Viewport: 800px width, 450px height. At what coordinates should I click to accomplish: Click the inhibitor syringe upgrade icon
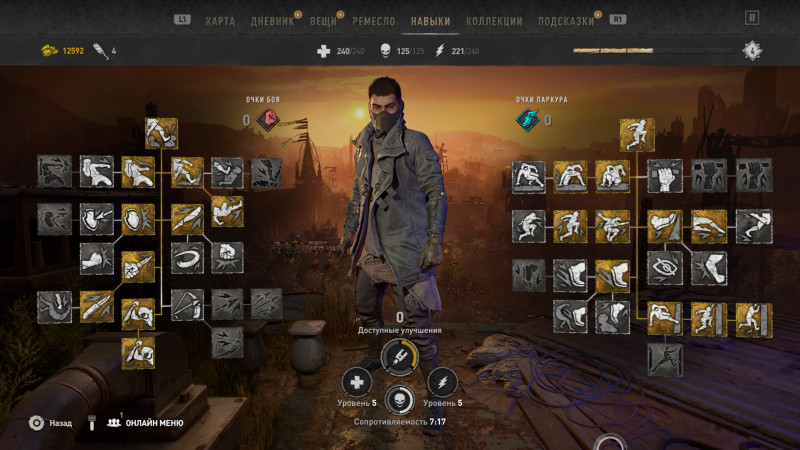tap(400, 355)
